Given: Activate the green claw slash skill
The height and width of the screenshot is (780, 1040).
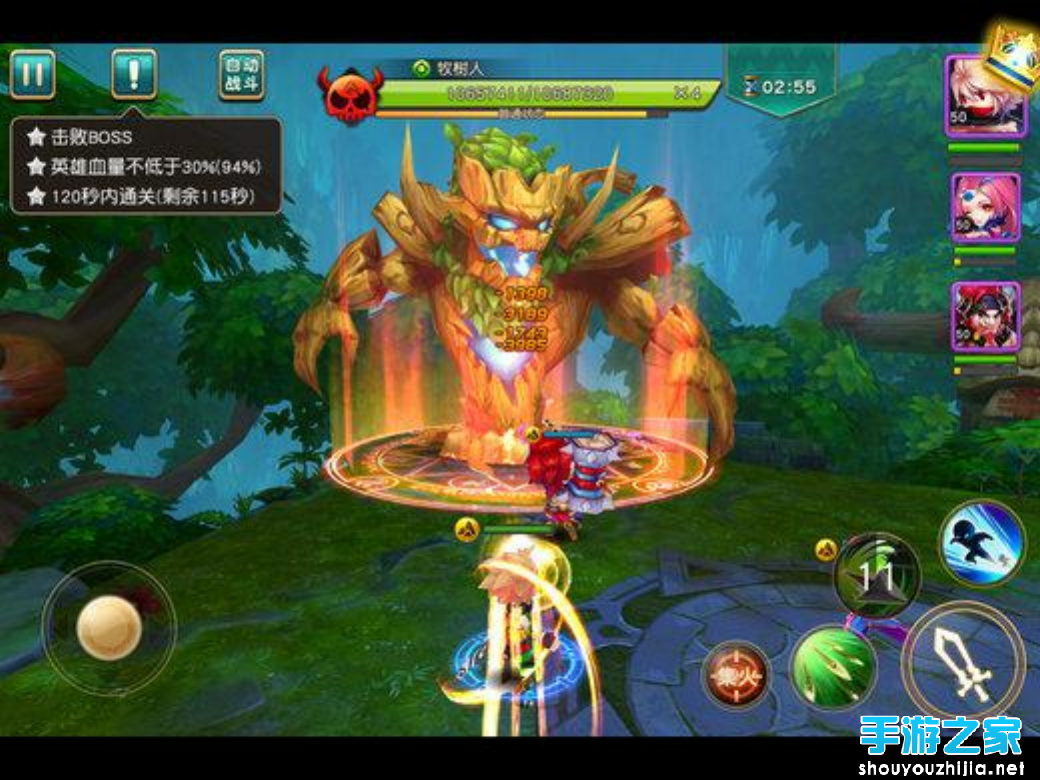Looking at the screenshot, I should (833, 667).
